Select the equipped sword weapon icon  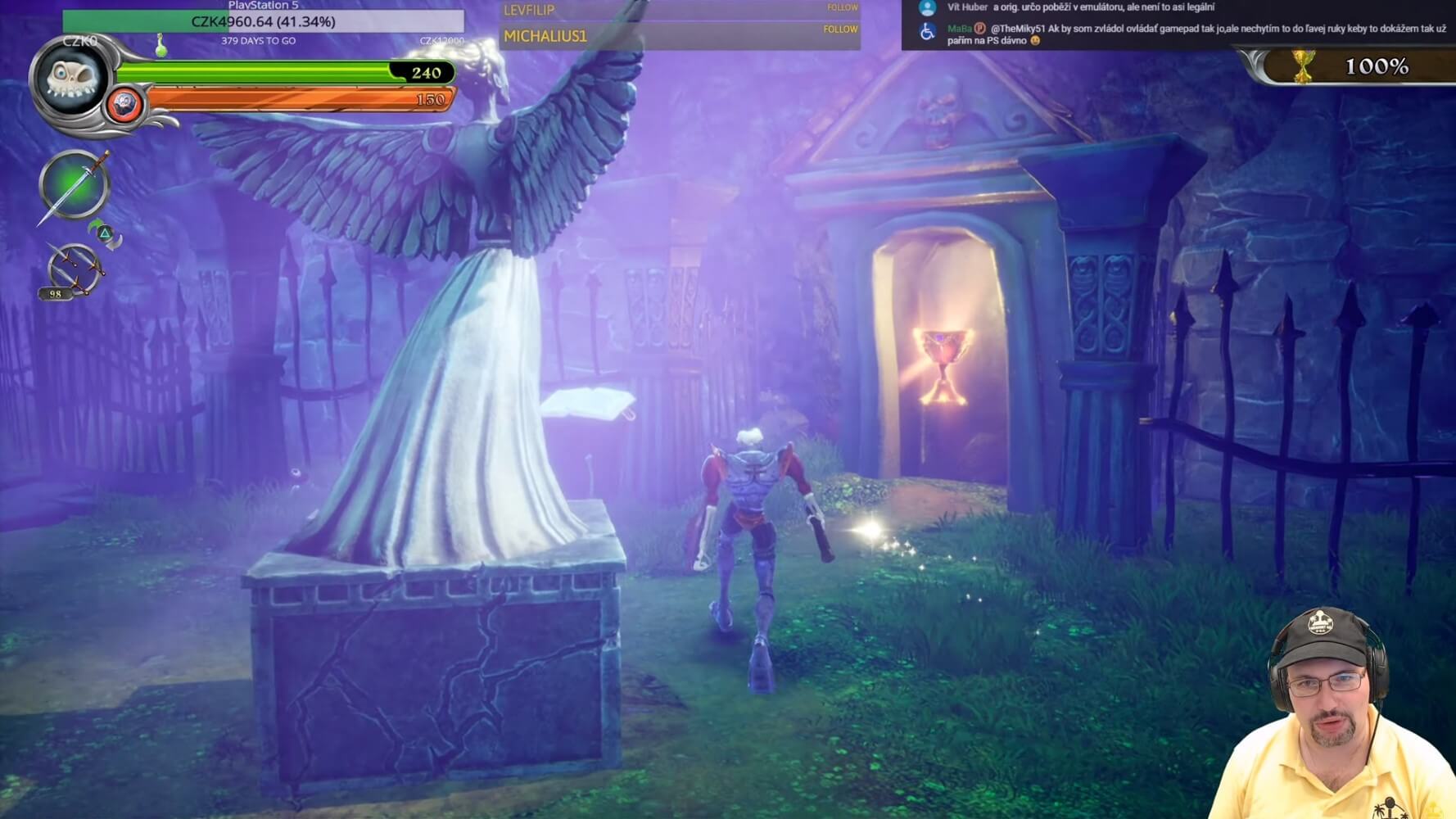coord(74,185)
